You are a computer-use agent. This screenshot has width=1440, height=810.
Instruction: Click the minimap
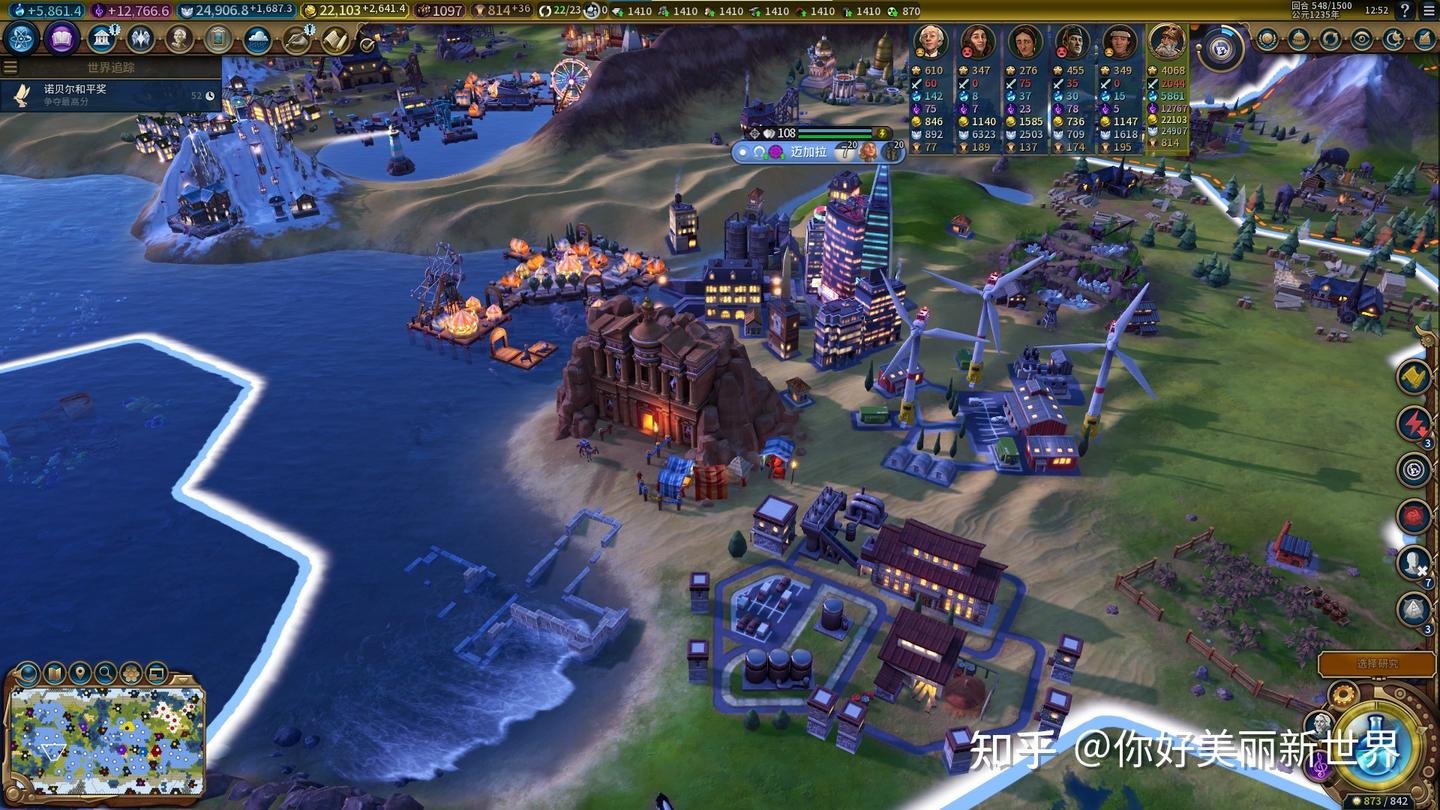(105, 740)
